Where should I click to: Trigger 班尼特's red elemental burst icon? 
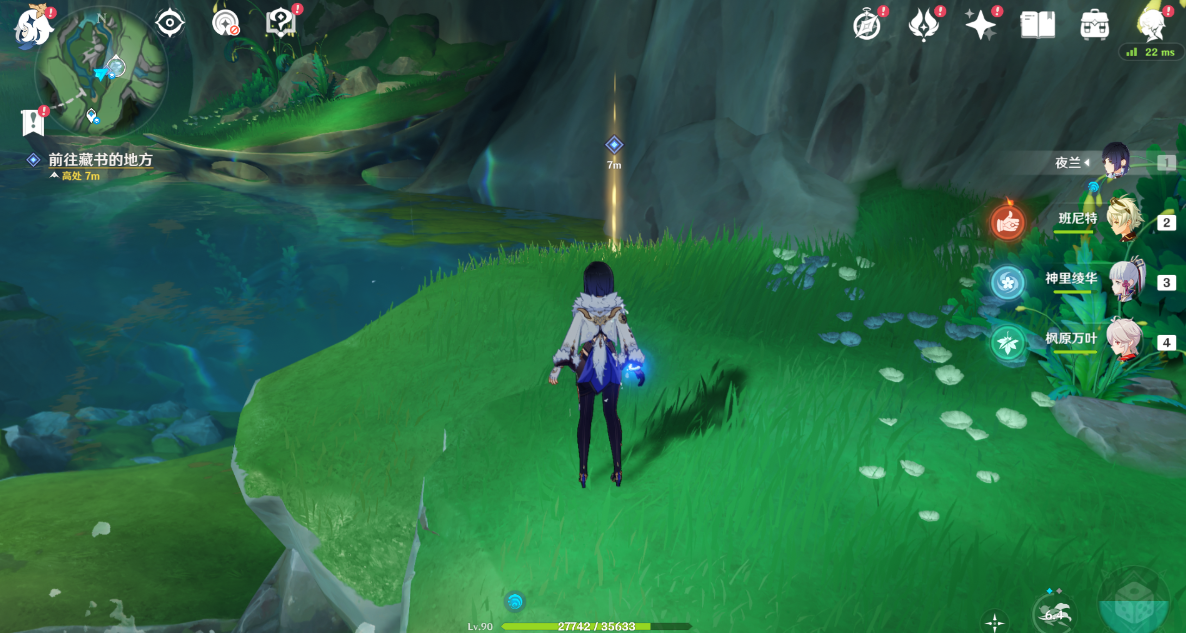(x=1008, y=221)
